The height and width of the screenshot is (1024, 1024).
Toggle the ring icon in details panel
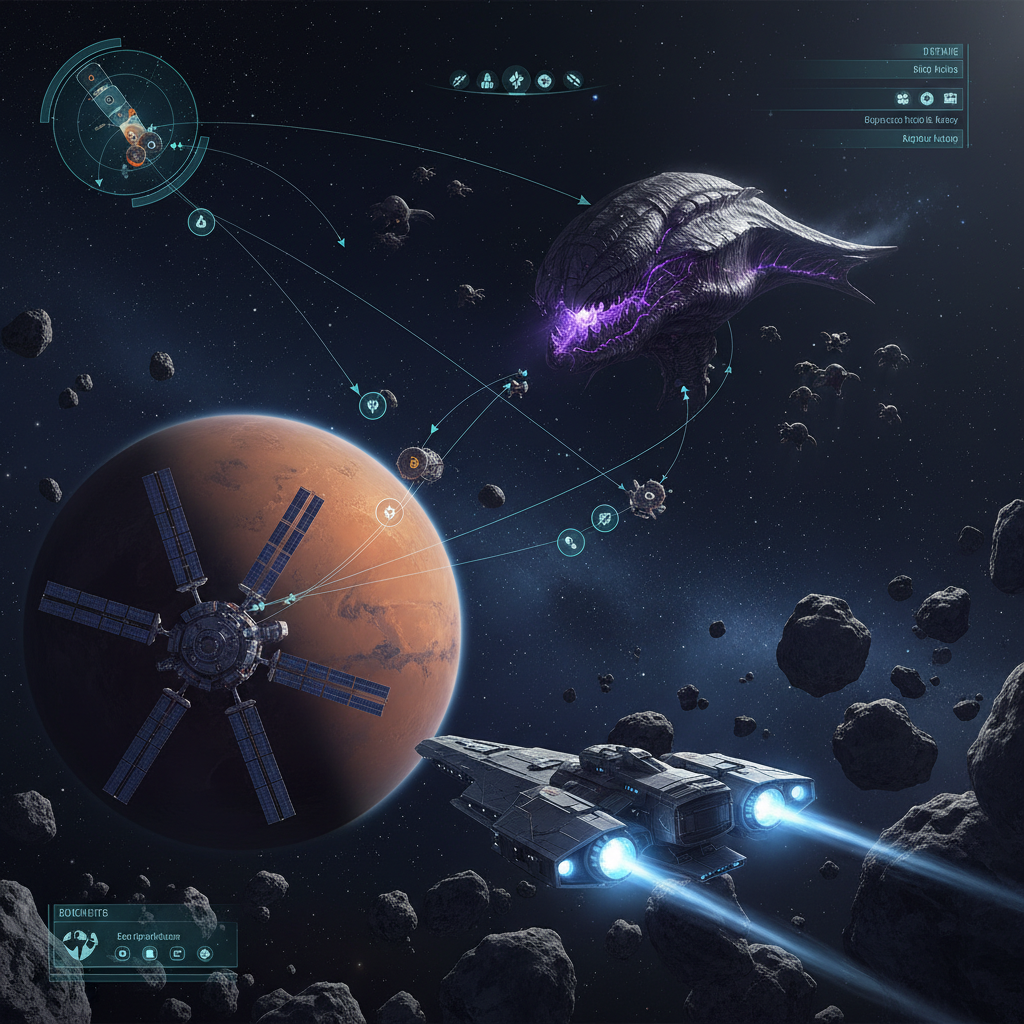(x=926, y=98)
